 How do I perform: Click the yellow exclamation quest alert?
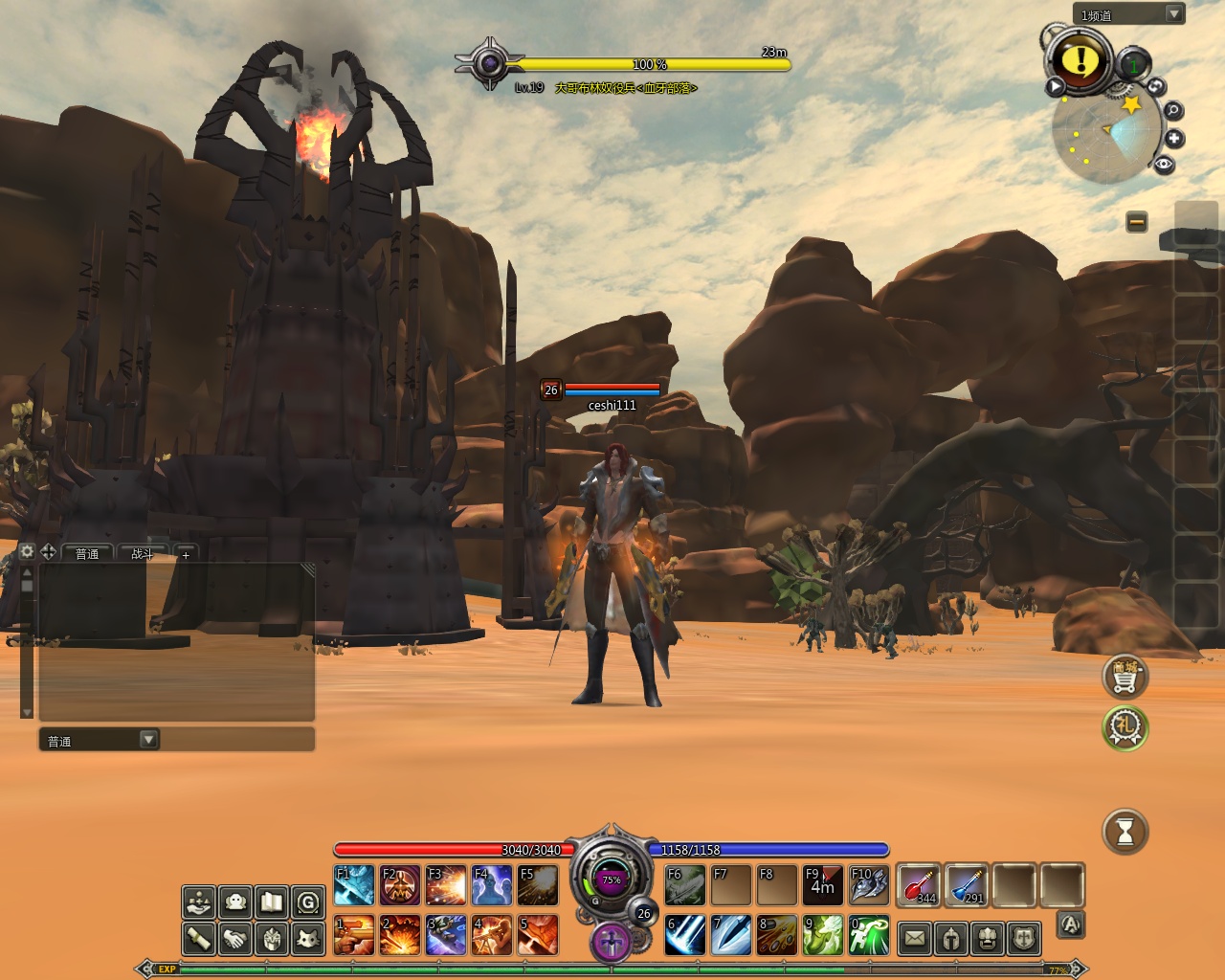[x=1080, y=60]
